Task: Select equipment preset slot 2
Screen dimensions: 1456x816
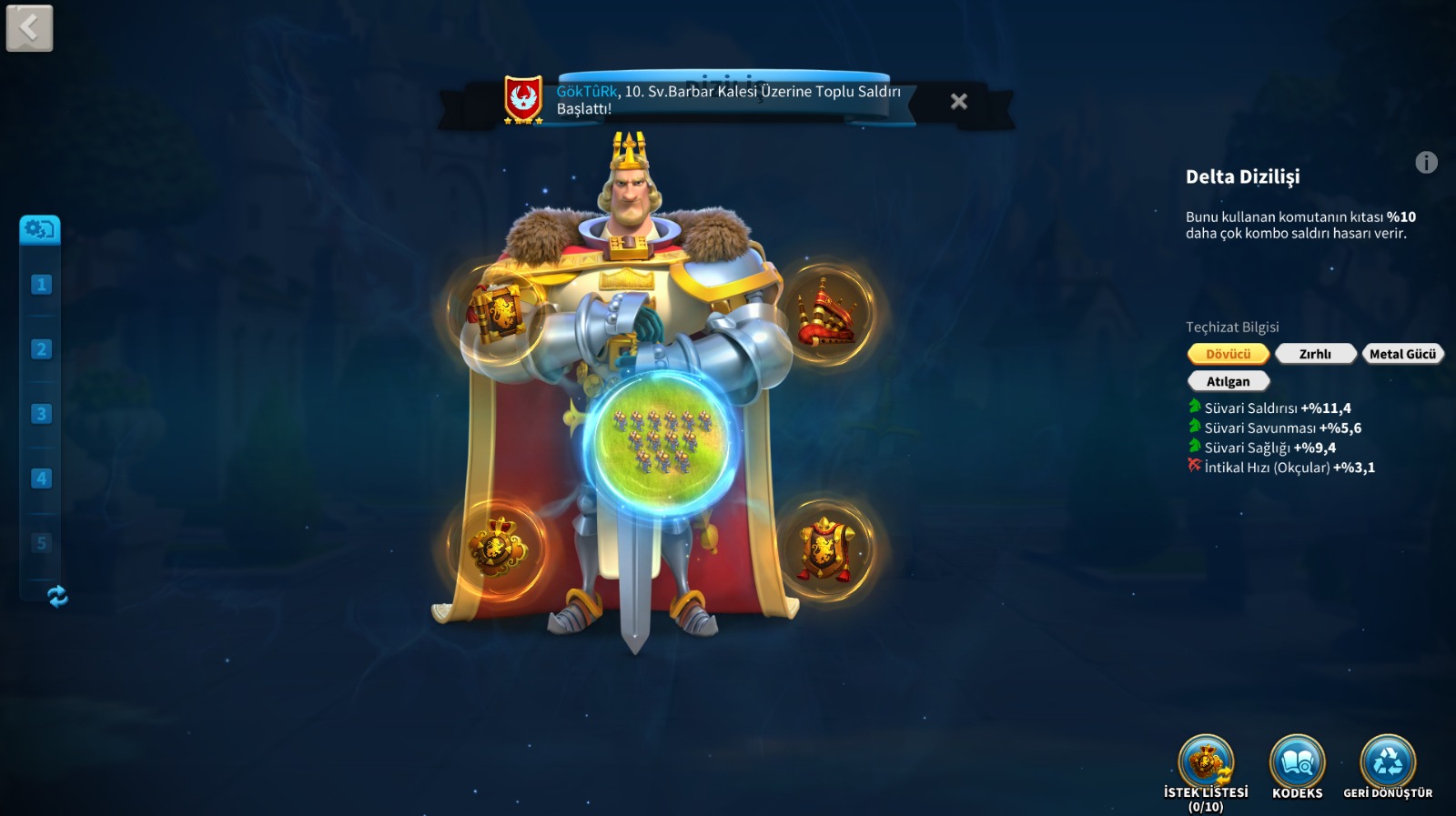Action: 41,349
